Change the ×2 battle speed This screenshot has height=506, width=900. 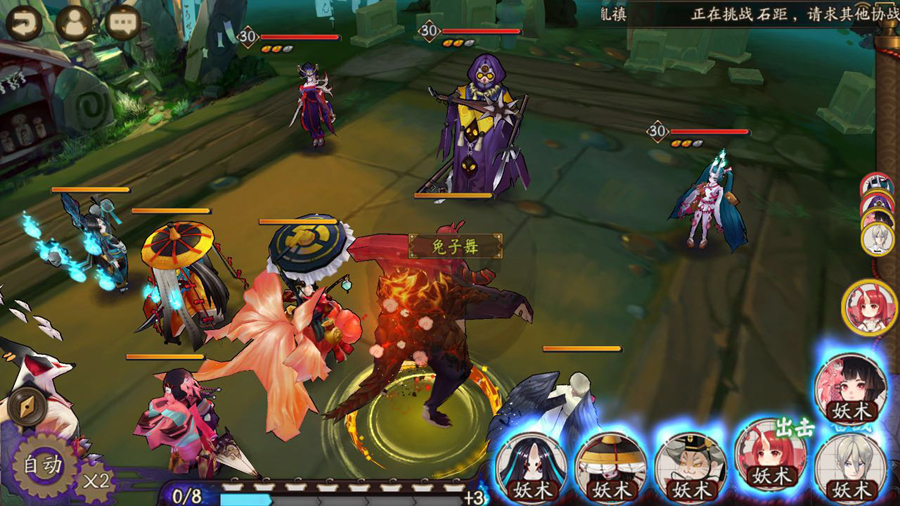point(96,481)
